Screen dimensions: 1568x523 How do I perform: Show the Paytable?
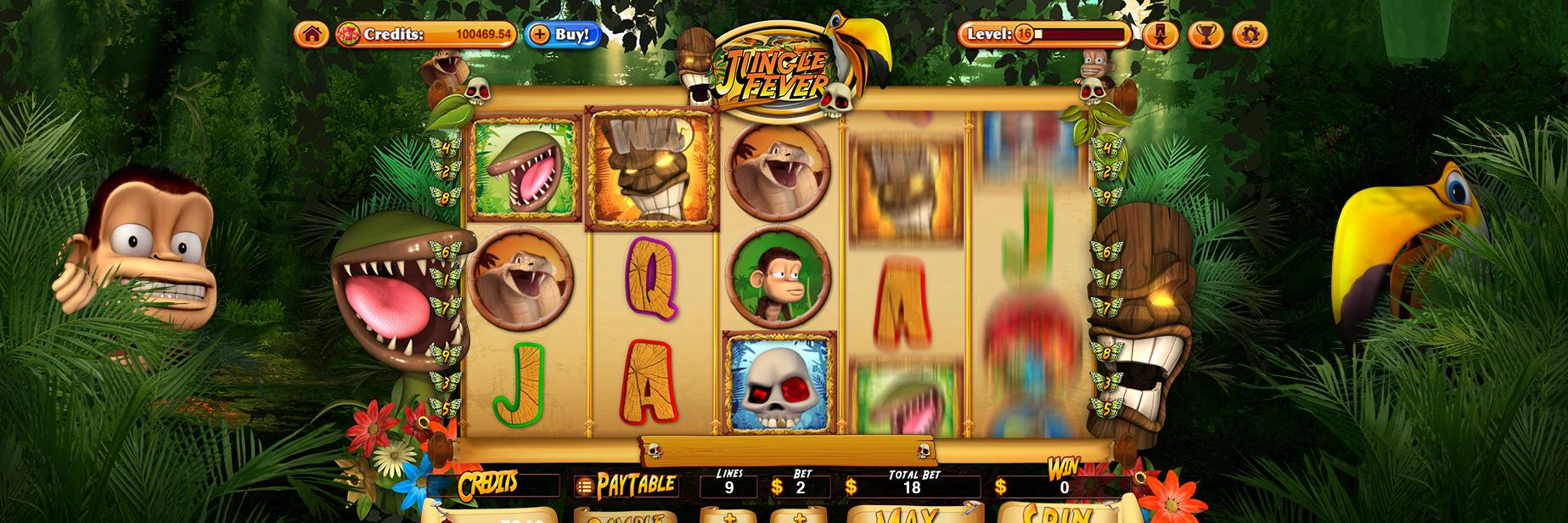coord(626,486)
